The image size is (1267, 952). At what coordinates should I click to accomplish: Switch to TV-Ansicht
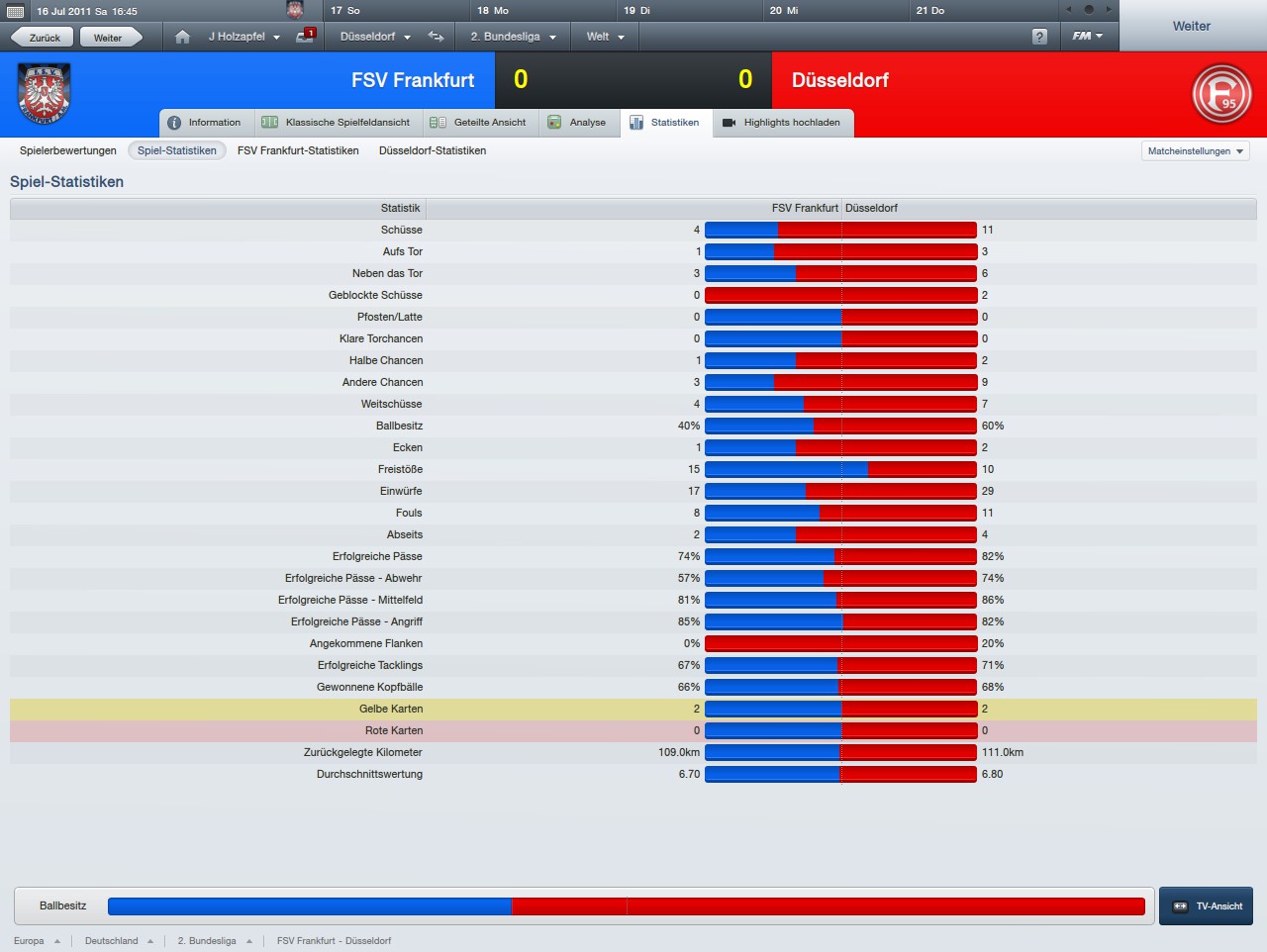click(1207, 906)
